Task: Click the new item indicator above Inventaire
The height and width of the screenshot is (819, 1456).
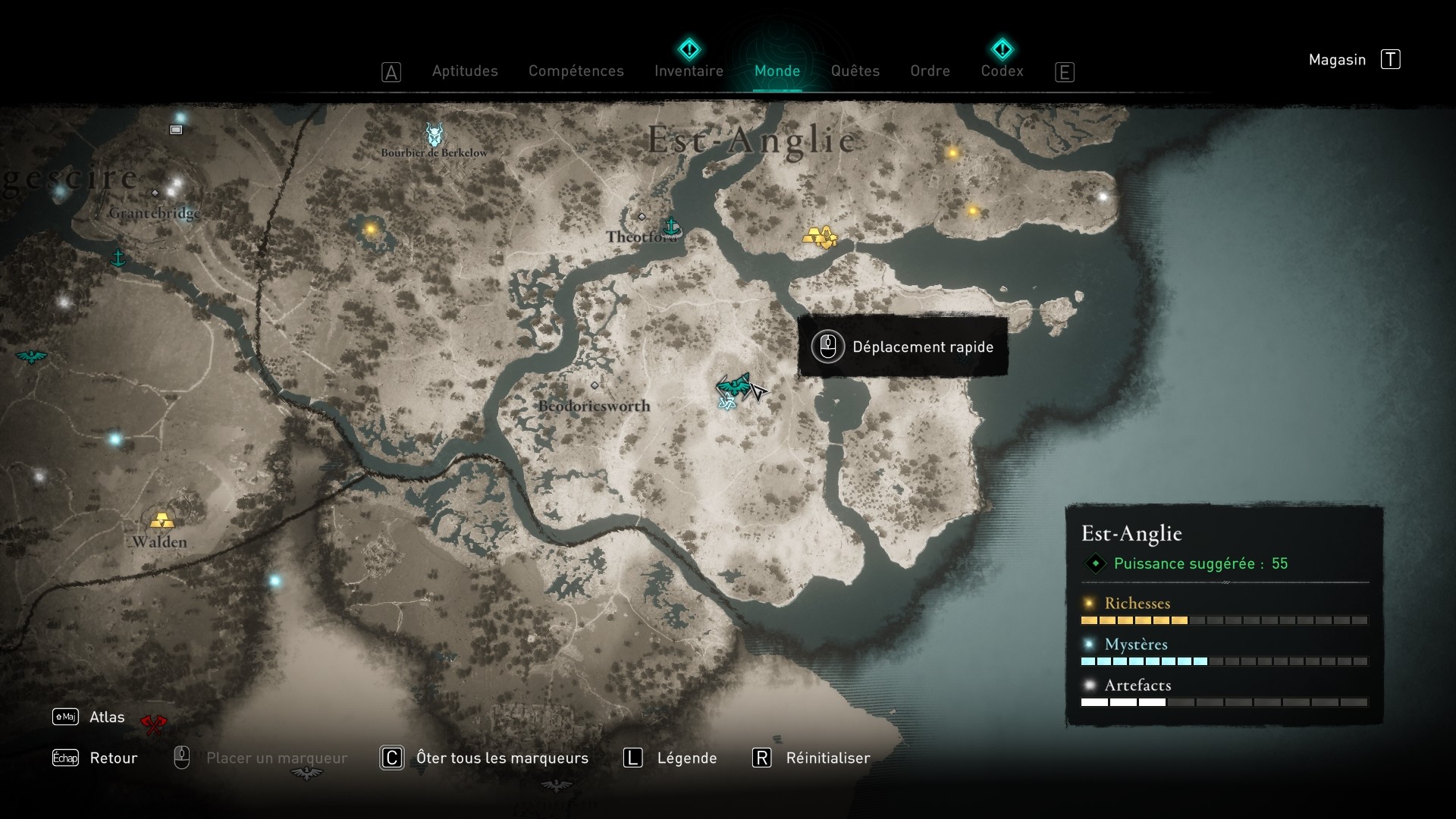Action: click(688, 49)
